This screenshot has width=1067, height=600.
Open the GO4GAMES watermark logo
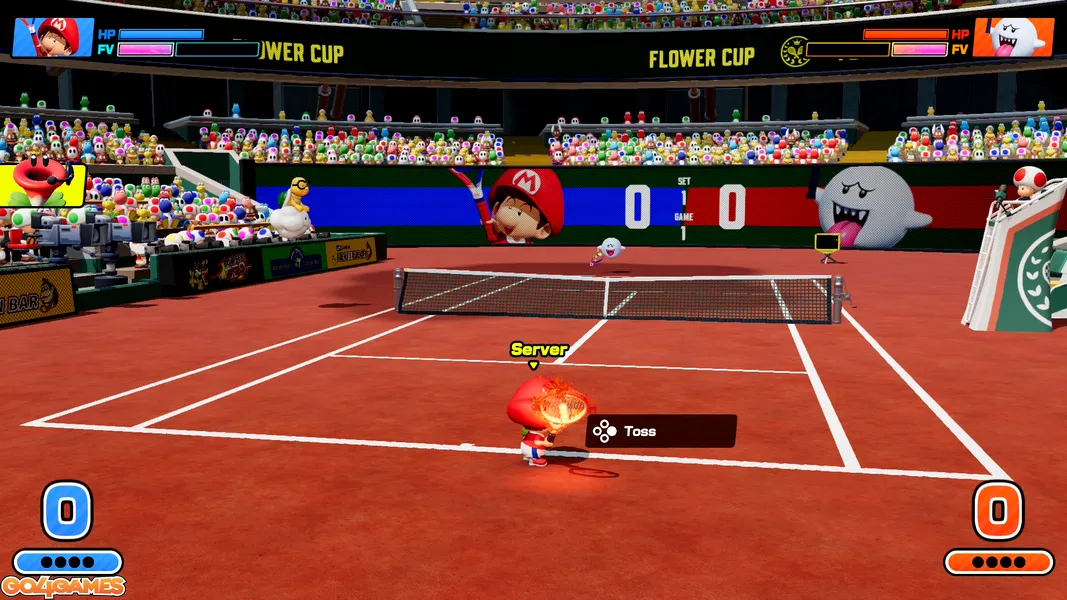pos(63,587)
